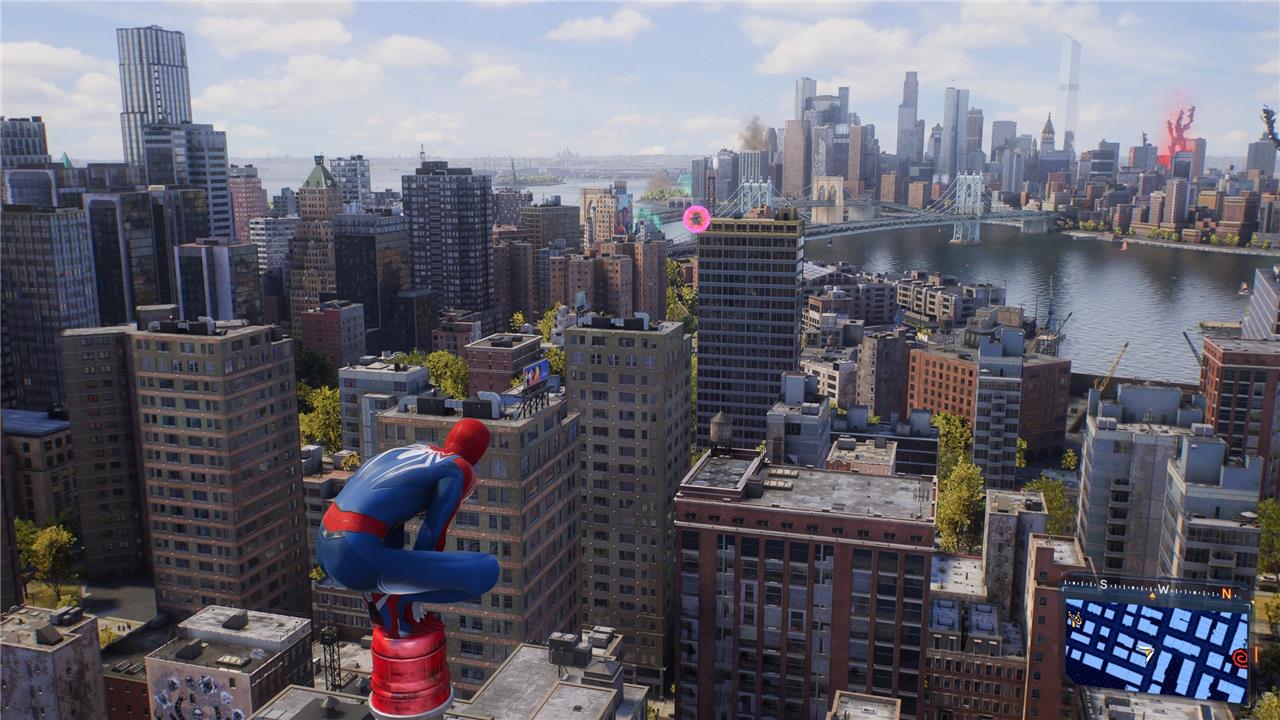Open the city minimap
Screen dimensions: 1280x720
1156,648
